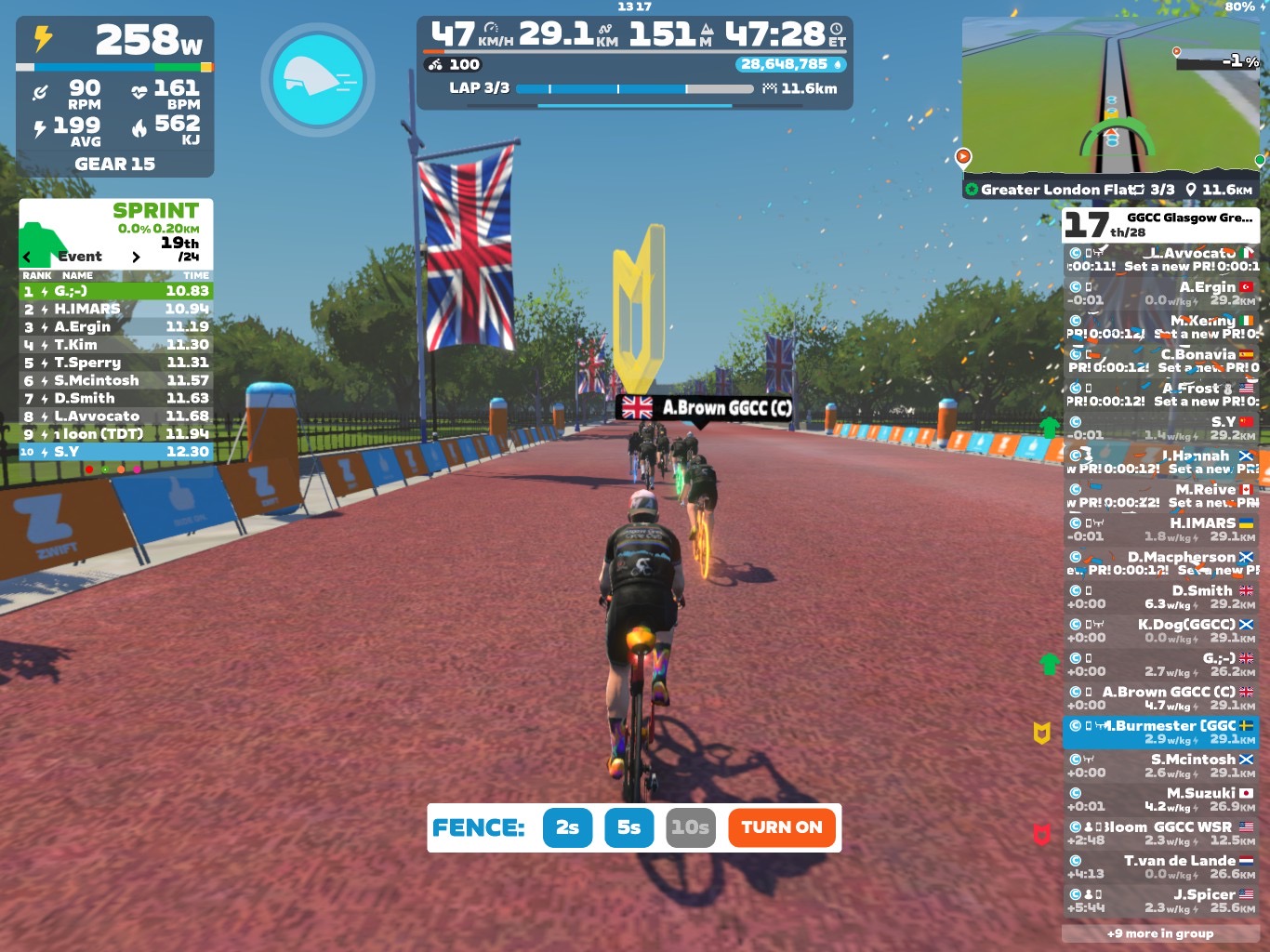Select the A.Brown GGCC (C) rider name tag

(x=705, y=407)
